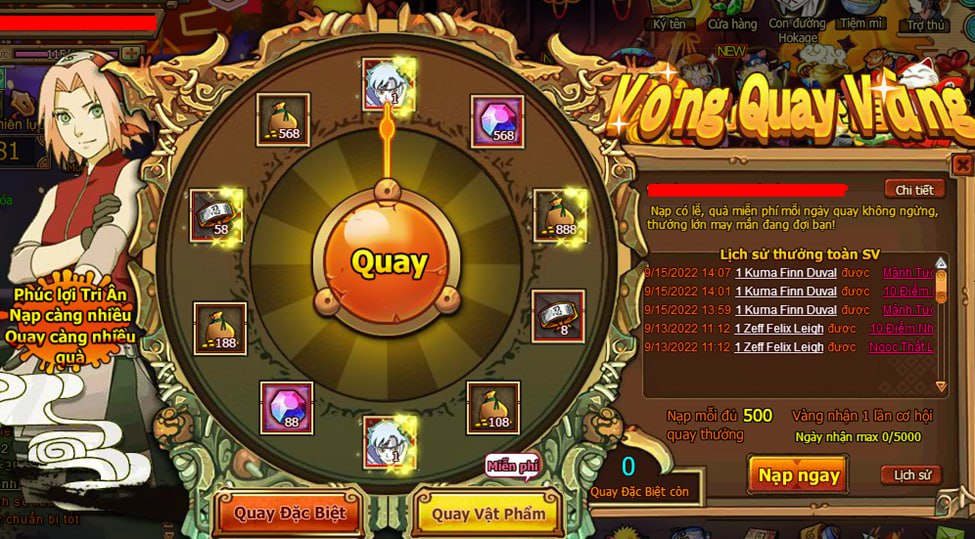Open the Cửa hàng shop menu
This screenshot has width=975, height=539.
click(731, 24)
